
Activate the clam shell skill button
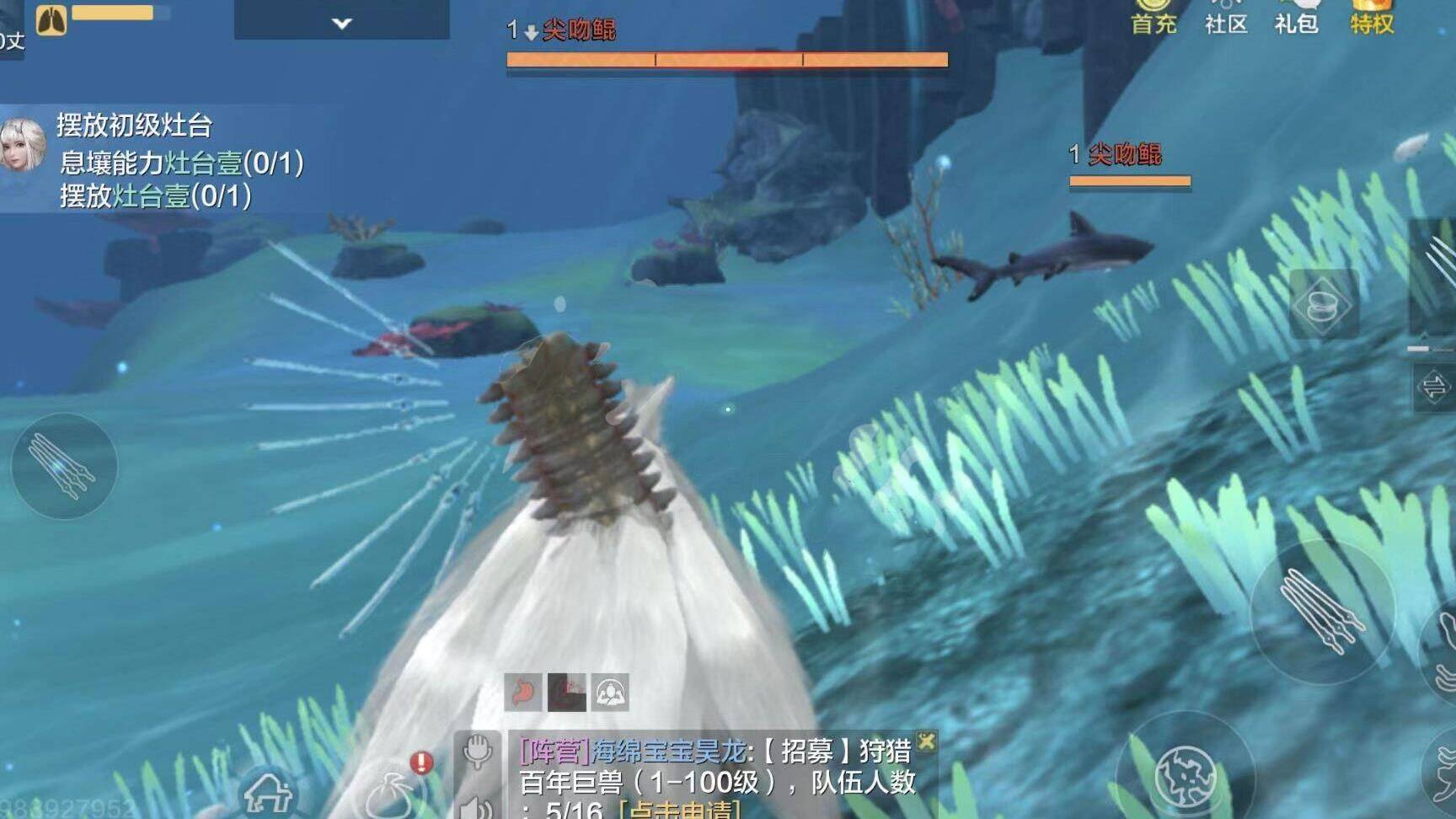1323,305
